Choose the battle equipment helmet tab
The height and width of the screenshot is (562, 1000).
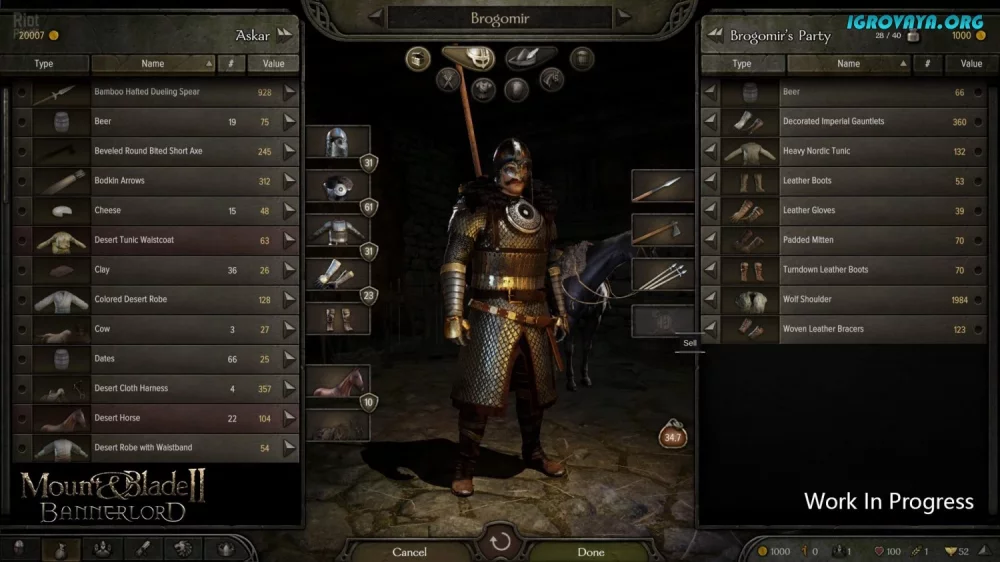[468, 56]
